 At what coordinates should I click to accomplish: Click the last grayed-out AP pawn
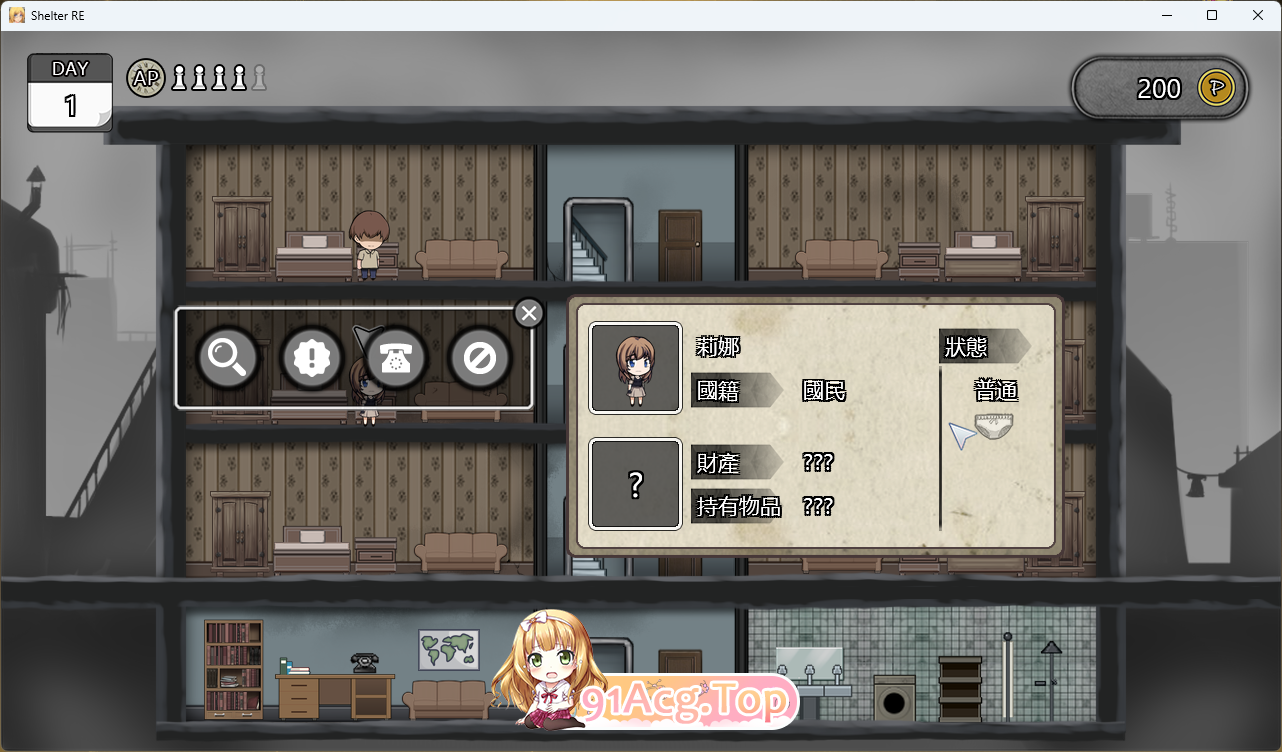[259, 77]
